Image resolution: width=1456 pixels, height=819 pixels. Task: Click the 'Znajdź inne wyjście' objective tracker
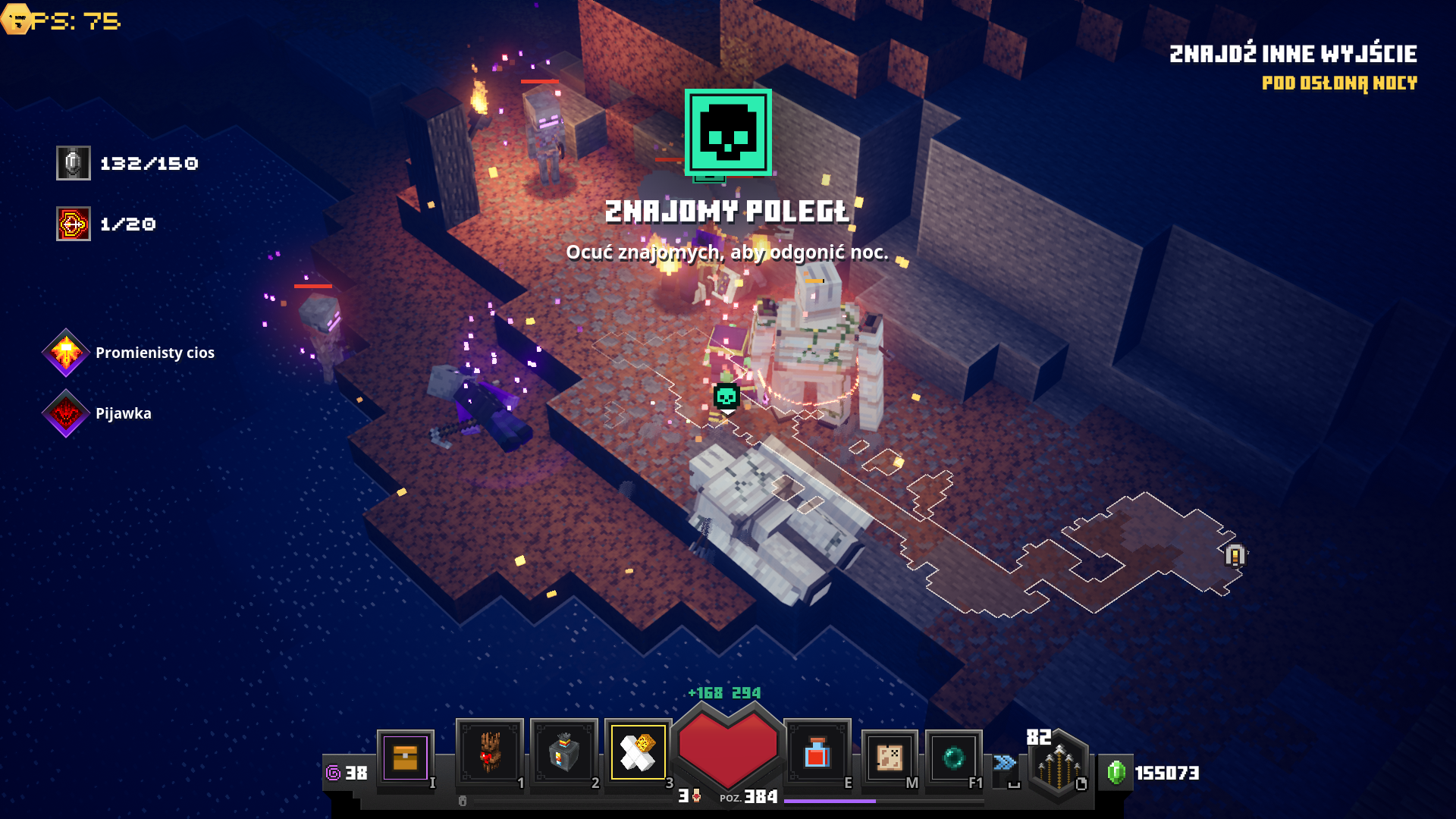pyautogui.click(x=1292, y=54)
